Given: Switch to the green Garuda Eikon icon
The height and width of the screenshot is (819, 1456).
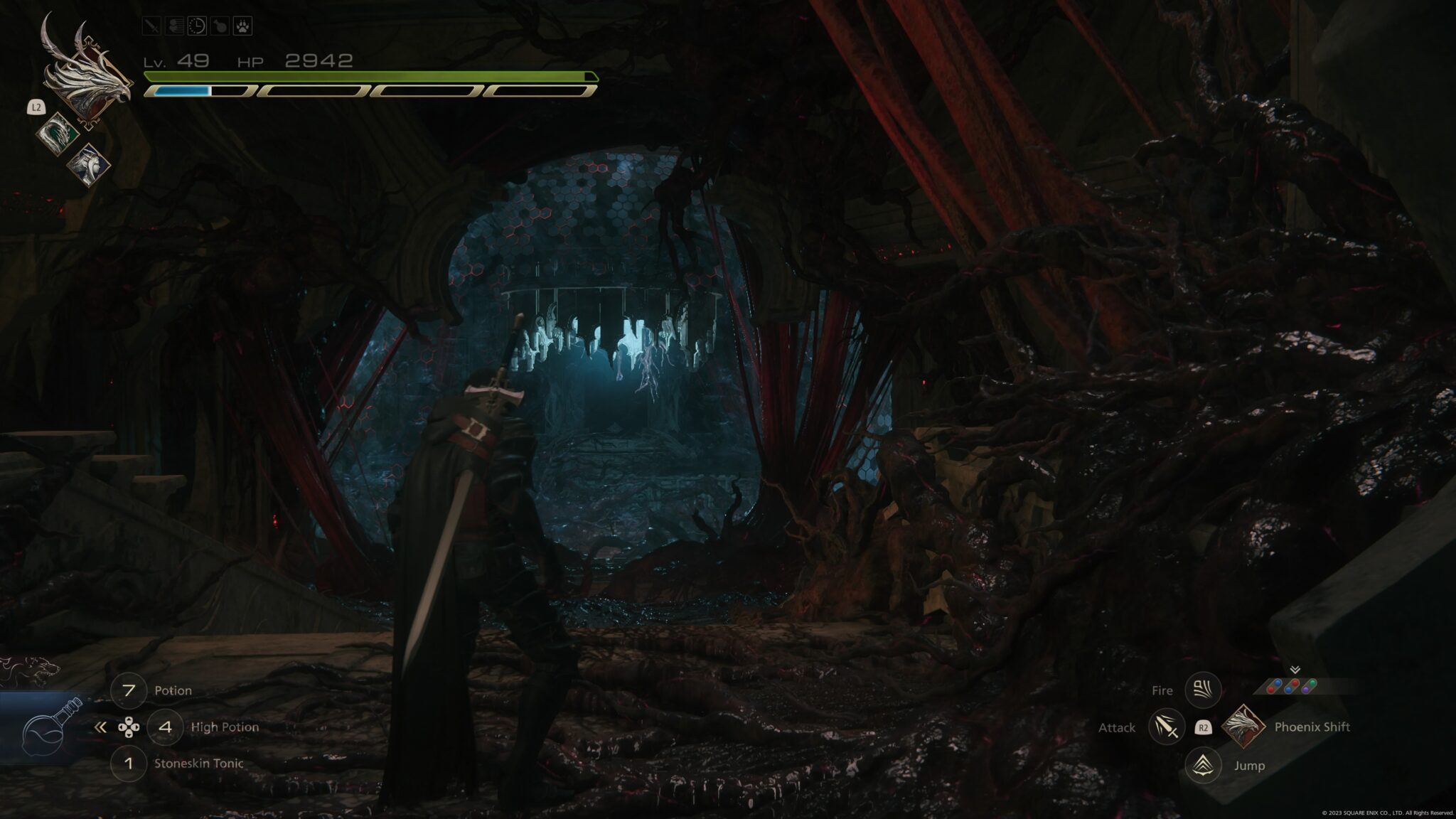Looking at the screenshot, I should (x=56, y=133).
